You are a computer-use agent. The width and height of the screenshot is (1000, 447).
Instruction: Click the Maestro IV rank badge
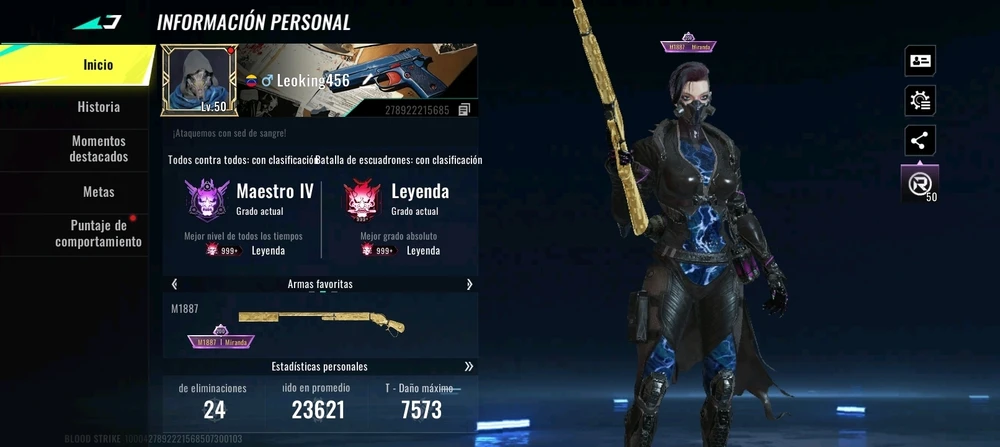207,199
